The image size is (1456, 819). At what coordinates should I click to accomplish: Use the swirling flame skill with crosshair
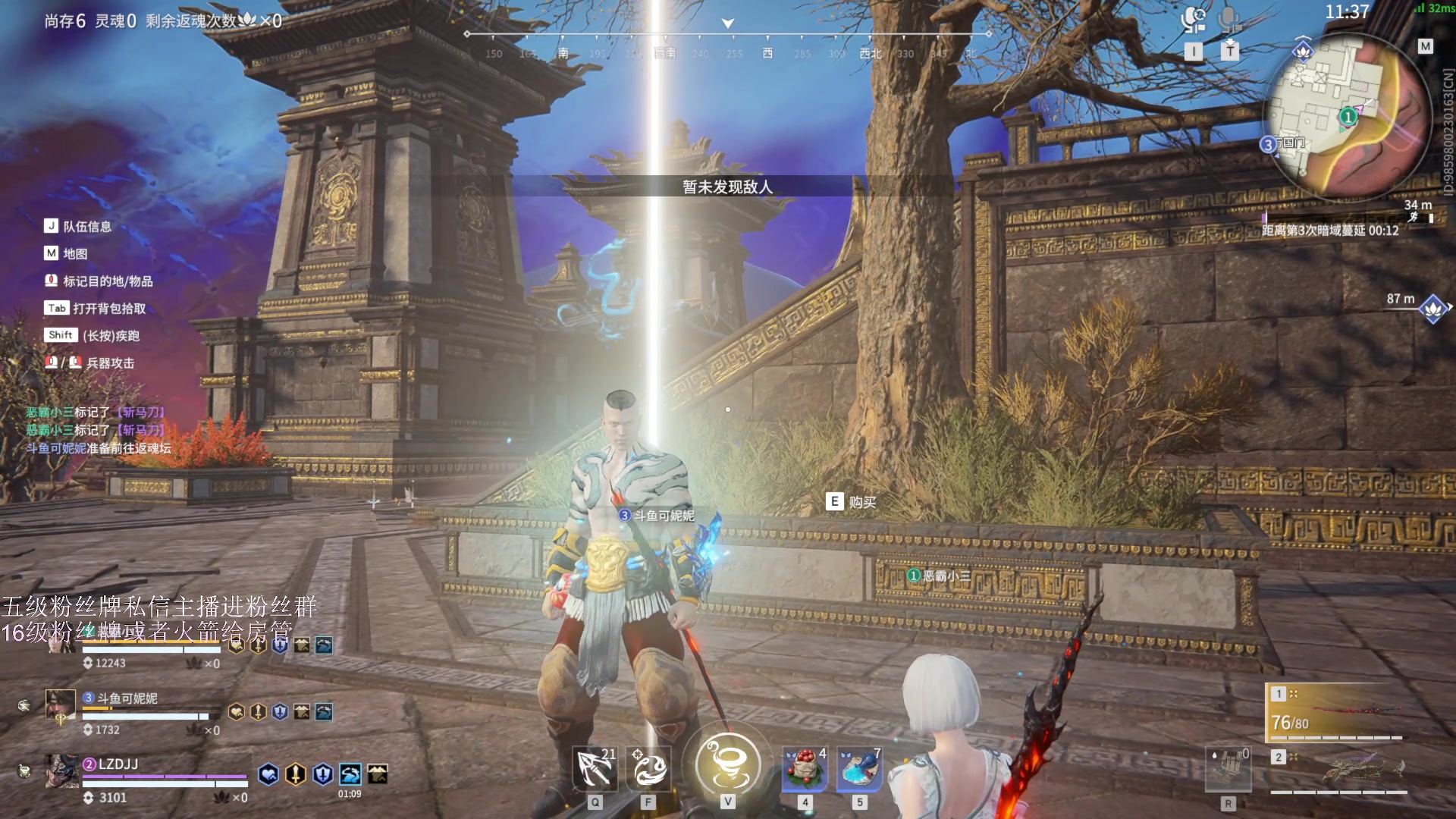(648, 769)
